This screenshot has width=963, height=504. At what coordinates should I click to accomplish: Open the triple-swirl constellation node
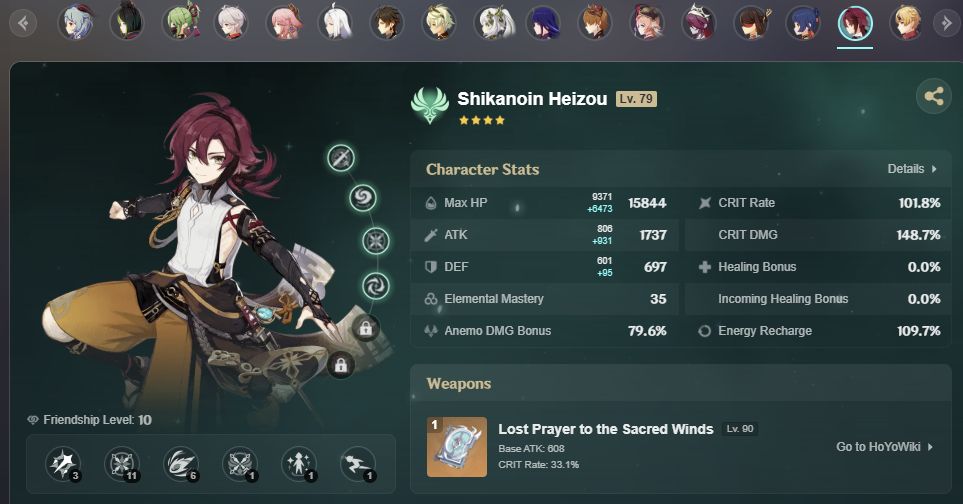375,285
